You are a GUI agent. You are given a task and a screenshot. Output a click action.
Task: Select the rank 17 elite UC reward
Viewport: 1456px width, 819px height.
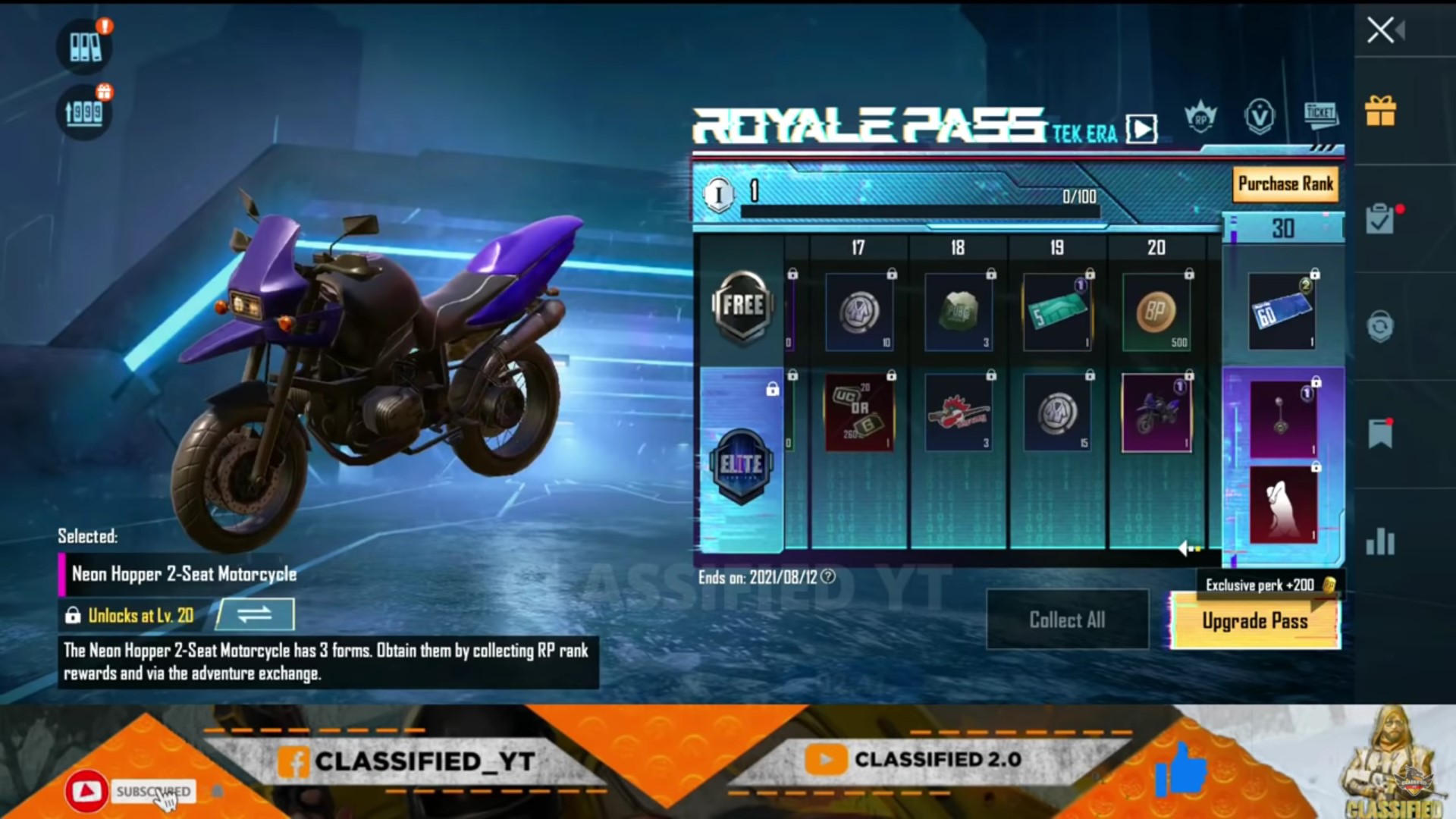point(859,413)
